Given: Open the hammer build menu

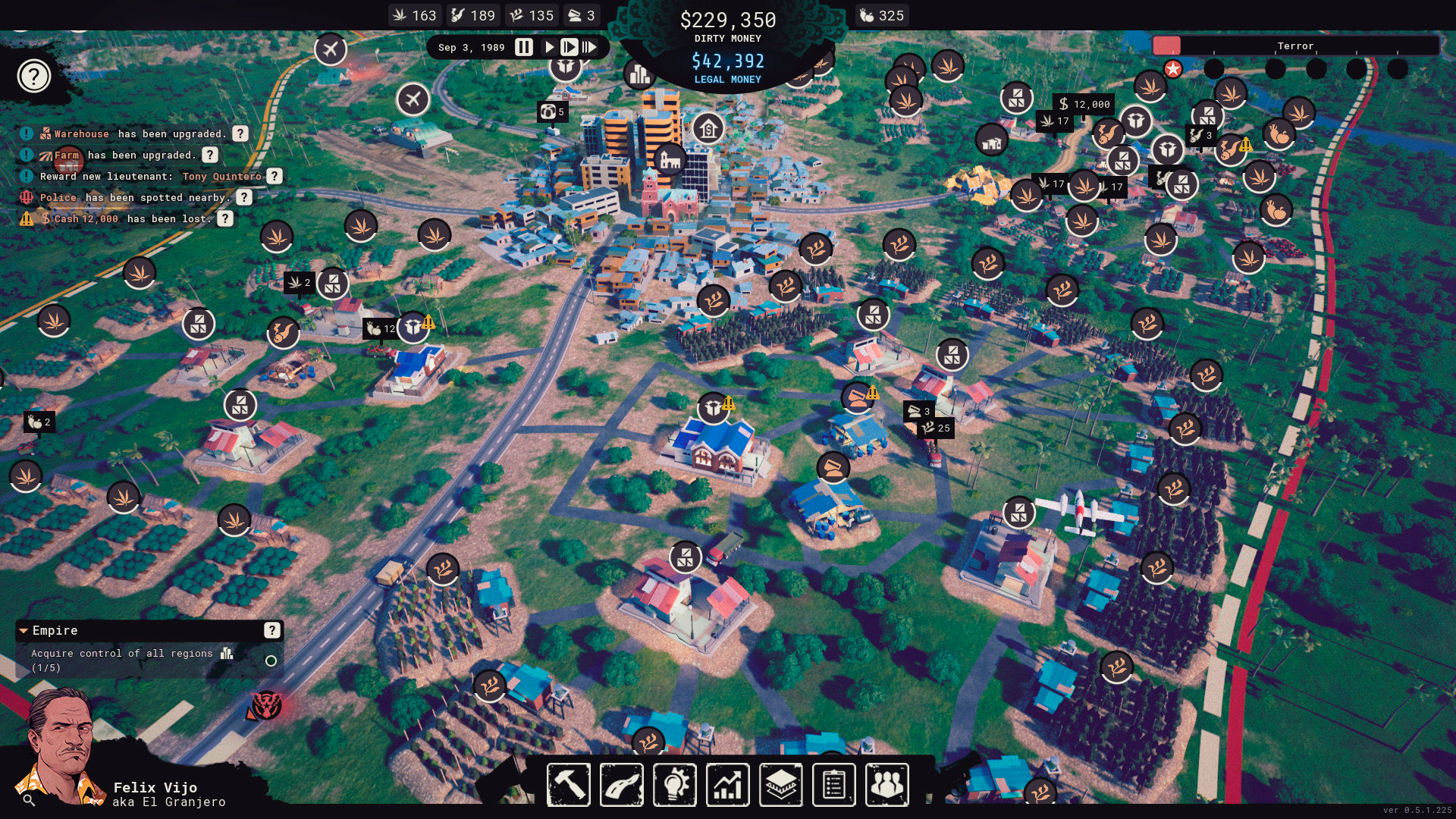Looking at the screenshot, I should click(x=568, y=784).
